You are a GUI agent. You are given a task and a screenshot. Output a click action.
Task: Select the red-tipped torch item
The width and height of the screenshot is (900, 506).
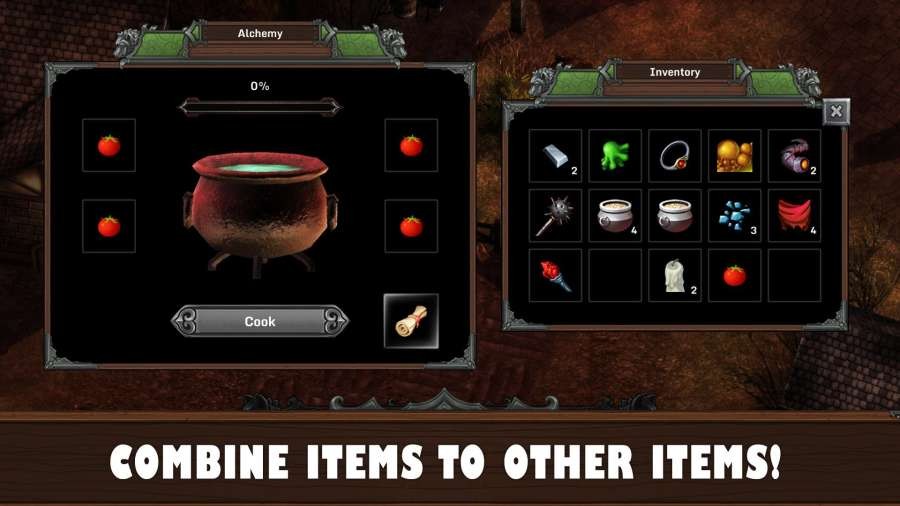click(555, 276)
